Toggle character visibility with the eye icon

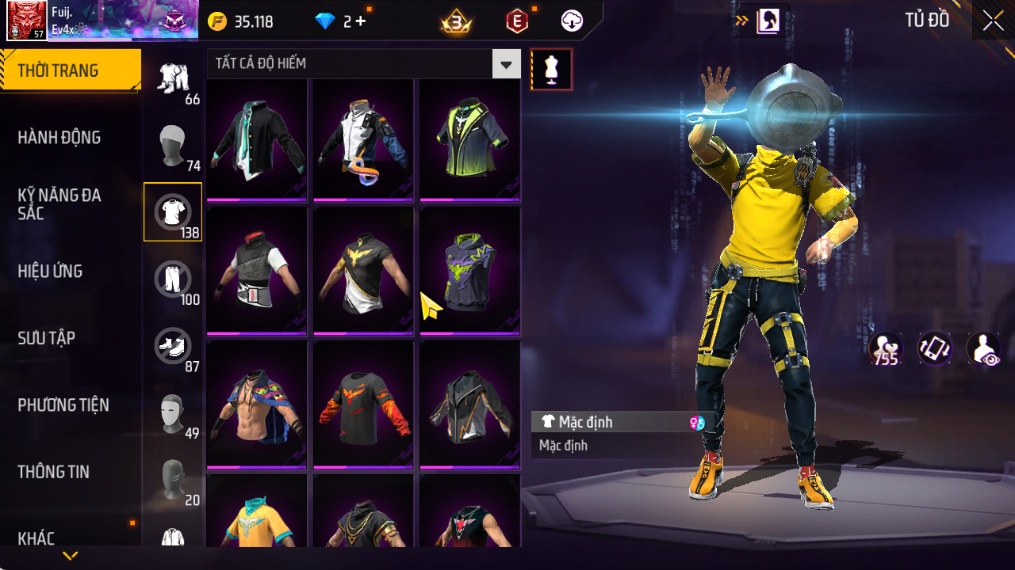click(984, 349)
